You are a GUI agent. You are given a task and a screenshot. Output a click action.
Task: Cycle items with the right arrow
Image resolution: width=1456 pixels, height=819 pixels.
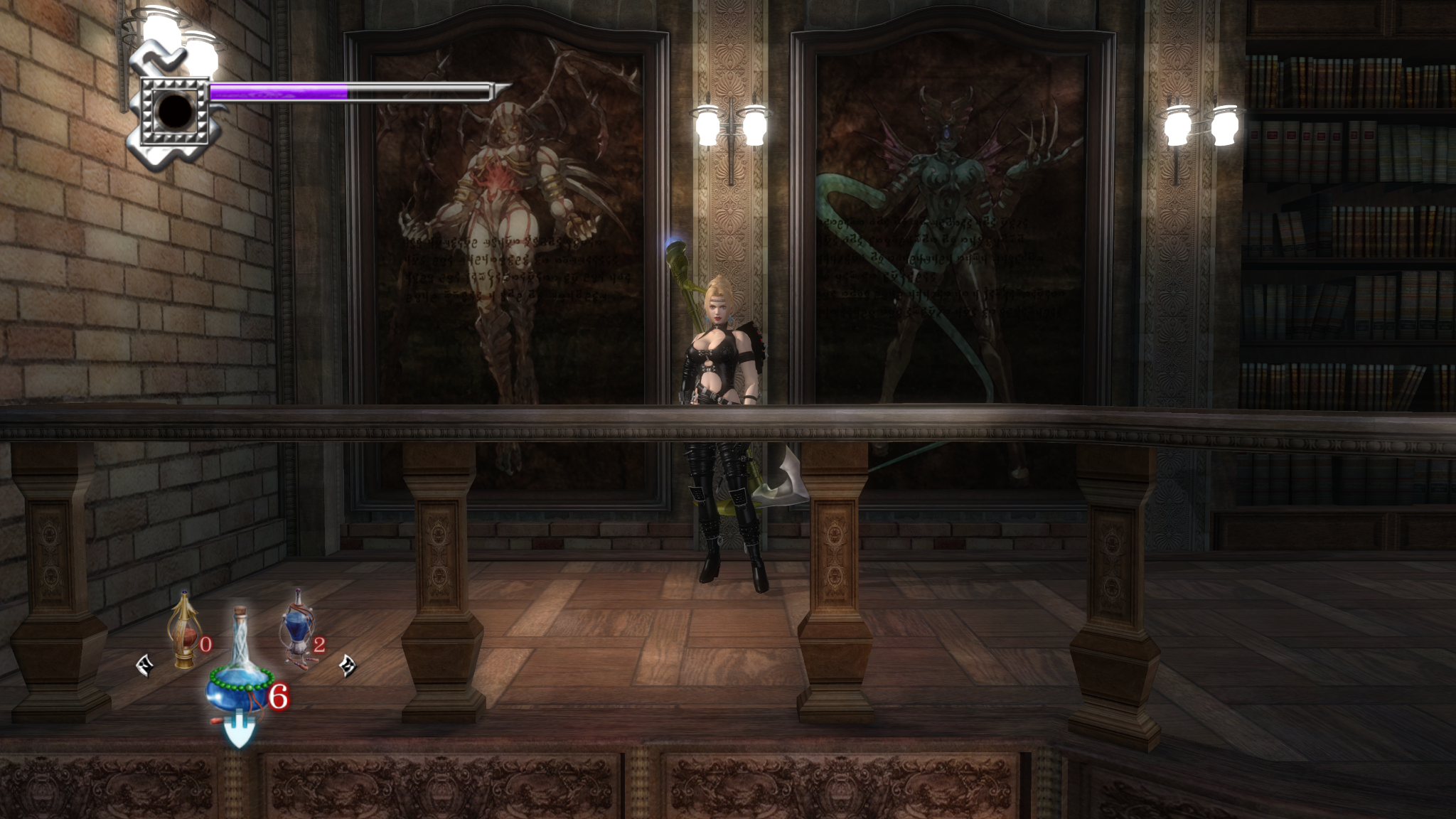click(348, 665)
